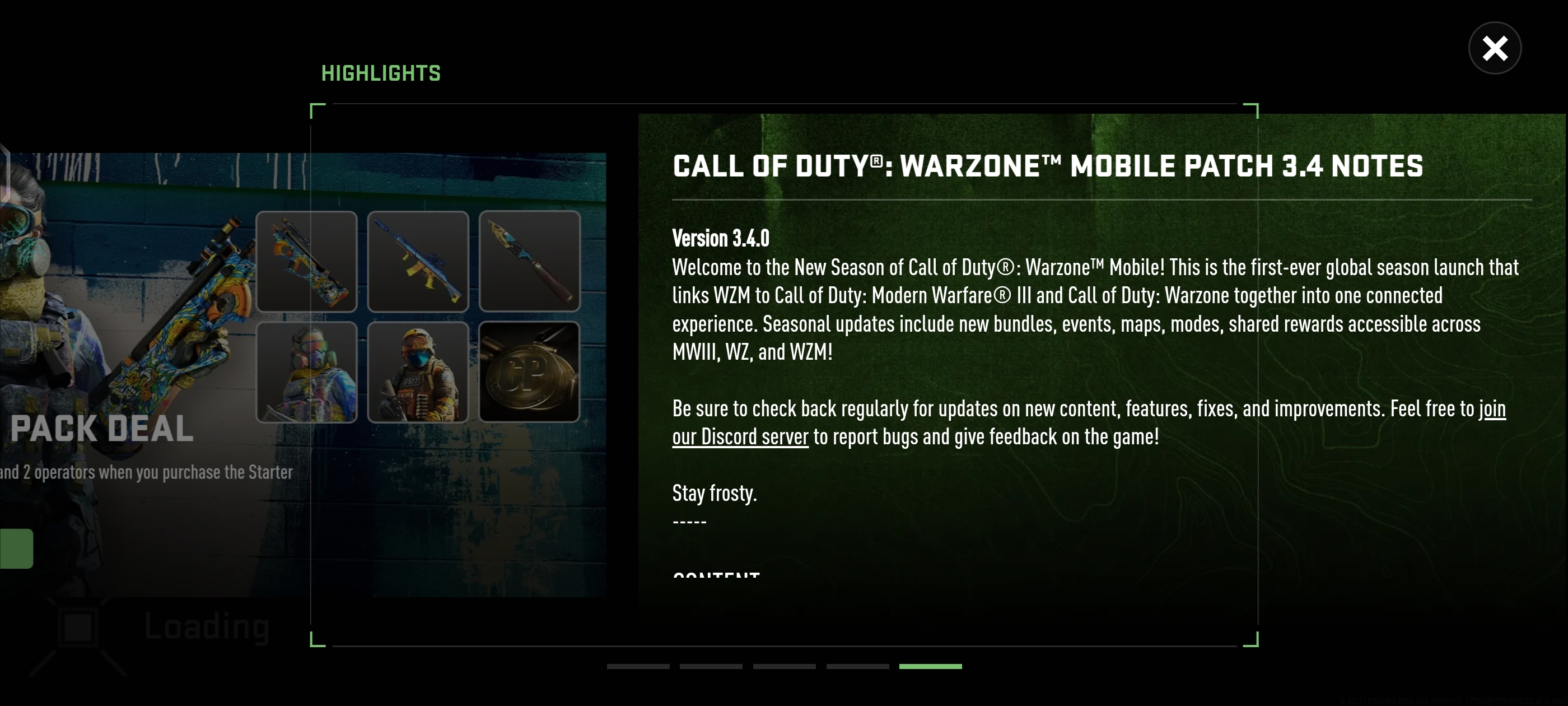Switch to the second highlights page indicator
This screenshot has width=1568, height=706.
pos(711,666)
